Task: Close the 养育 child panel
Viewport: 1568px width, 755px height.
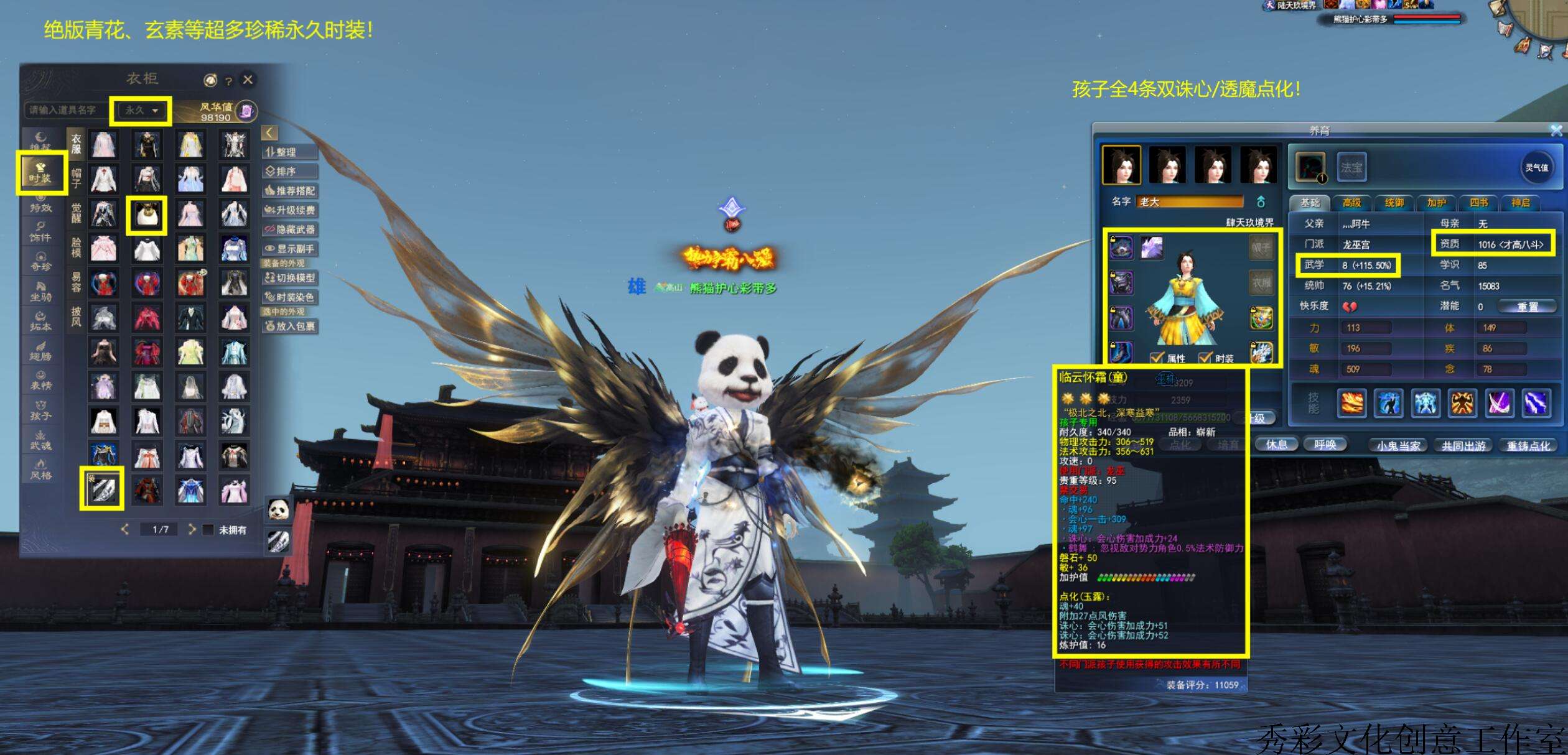Action: pos(1556,131)
